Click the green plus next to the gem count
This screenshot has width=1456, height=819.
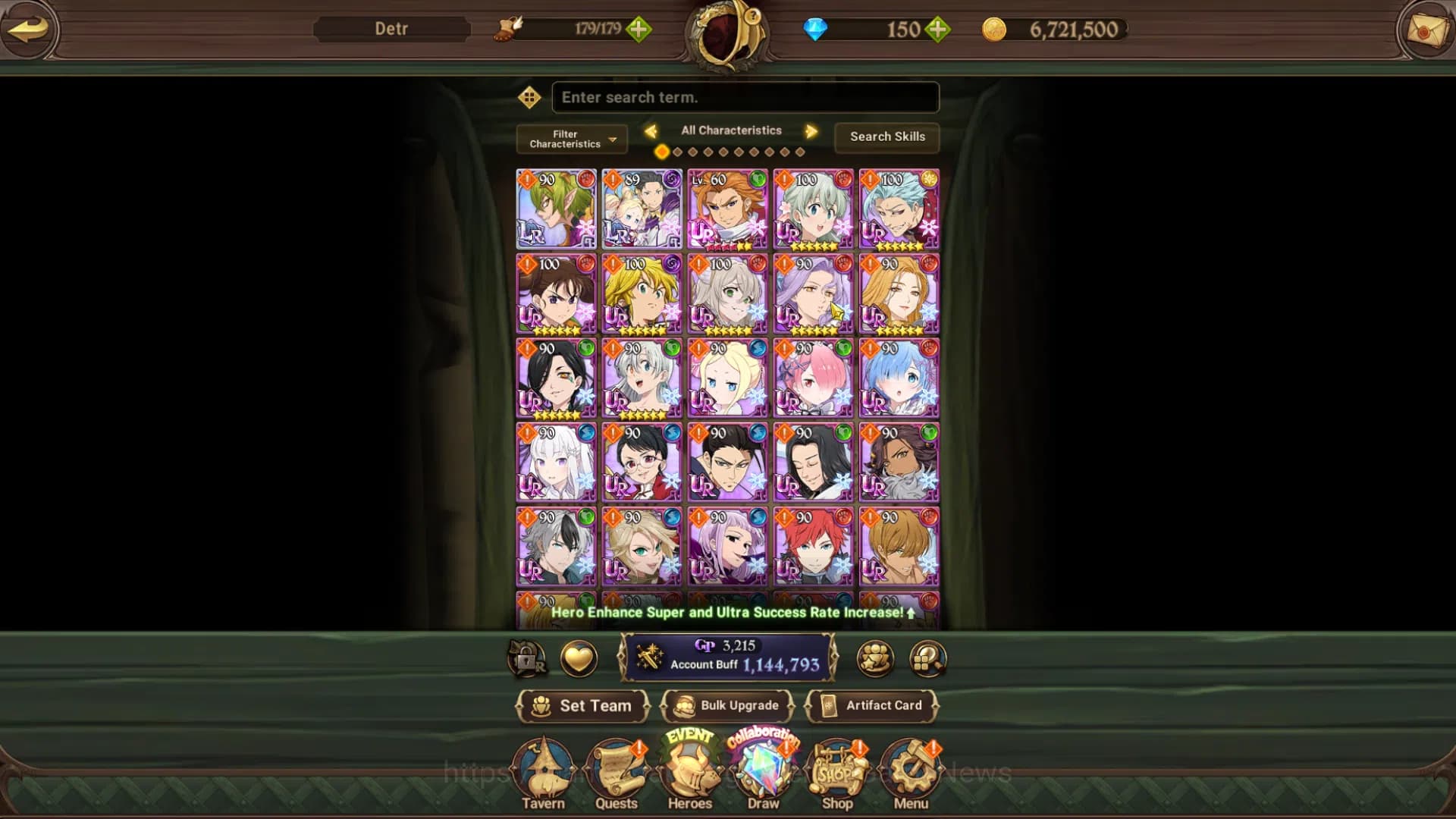click(938, 30)
